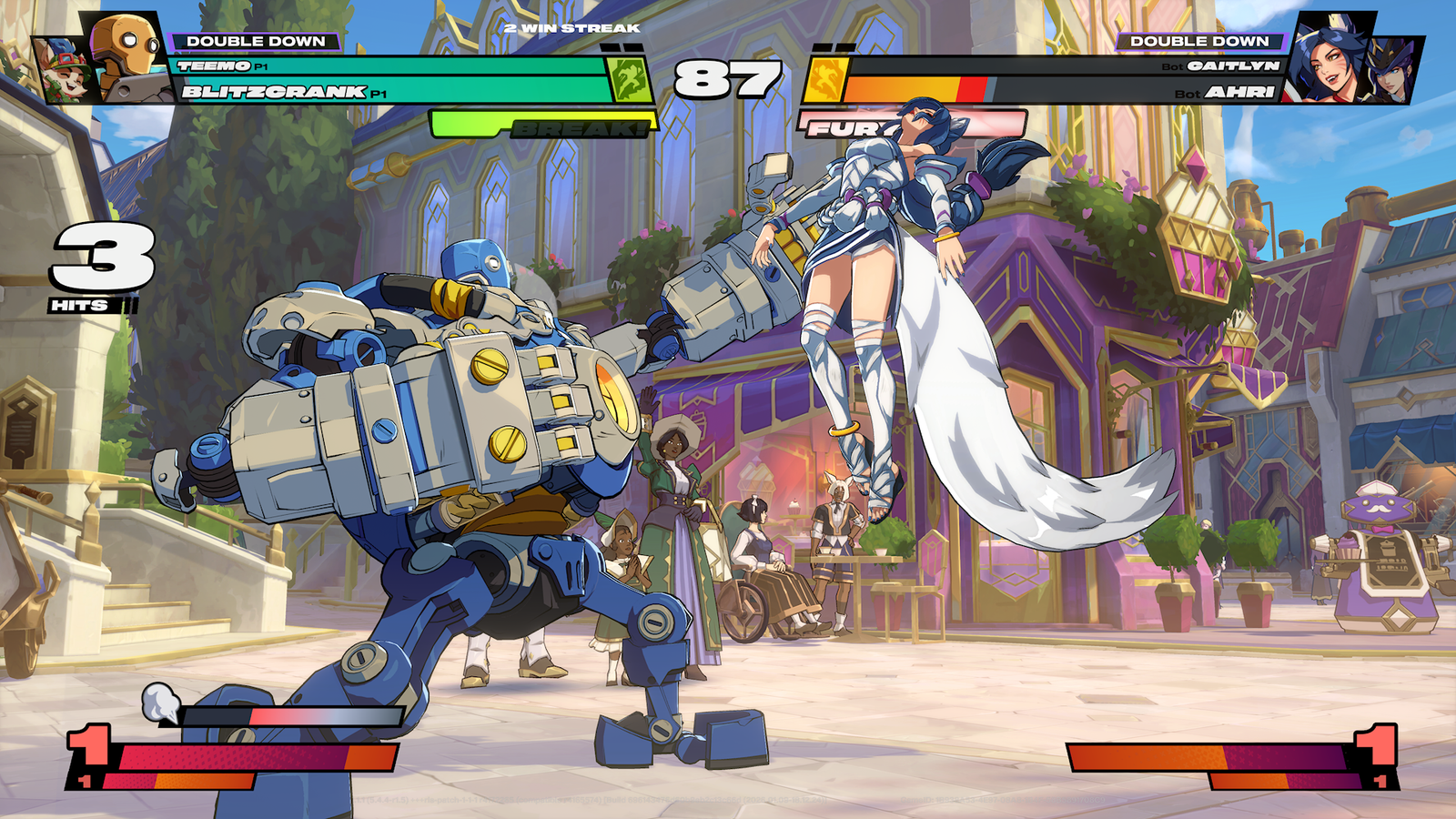Image resolution: width=1456 pixels, height=819 pixels.
Task: Select Caitlyn's character portrait
Action: click(1392, 71)
